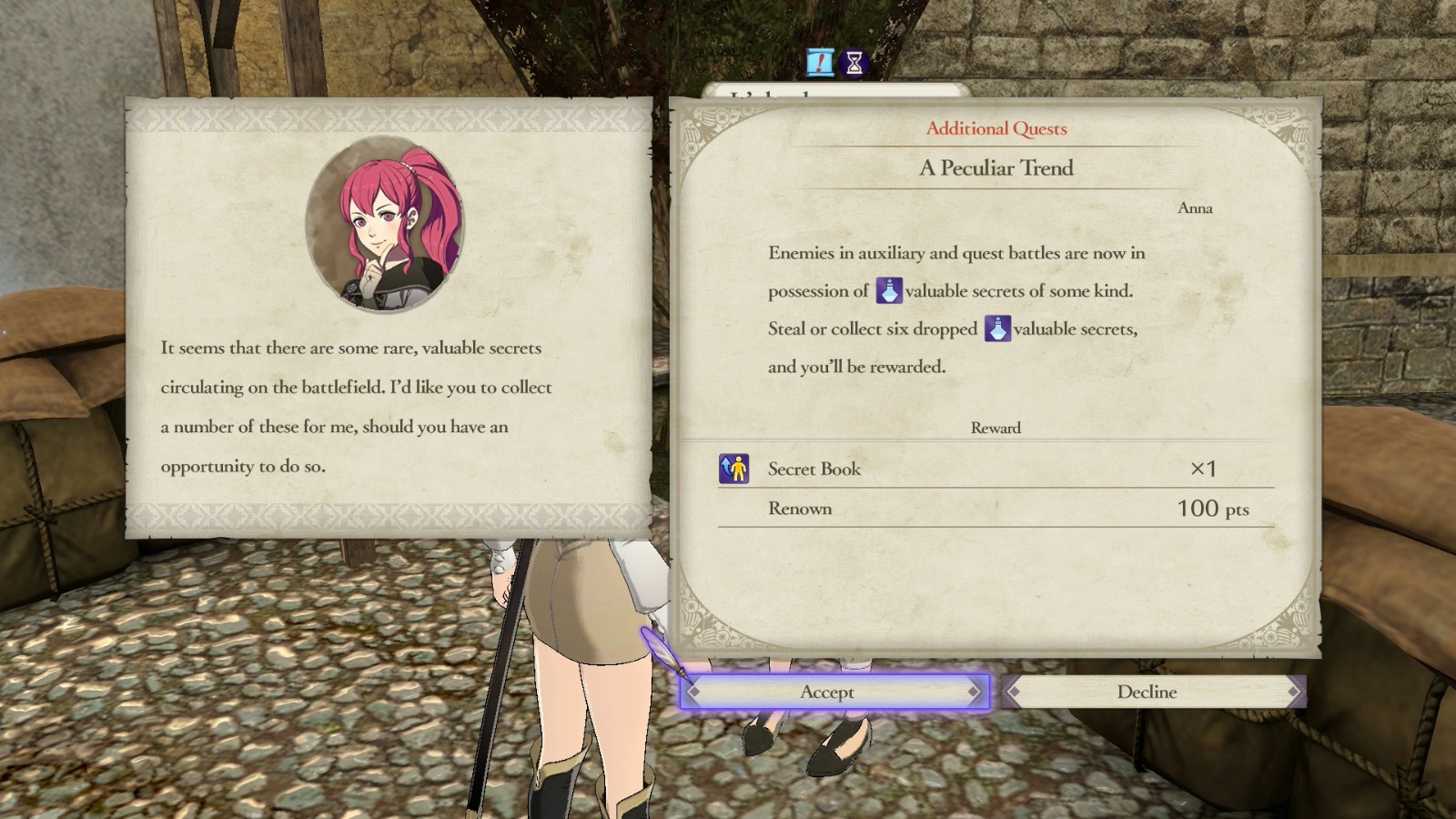
Task: Click the Secret Book stat-boost item icon
Action: tap(735, 469)
